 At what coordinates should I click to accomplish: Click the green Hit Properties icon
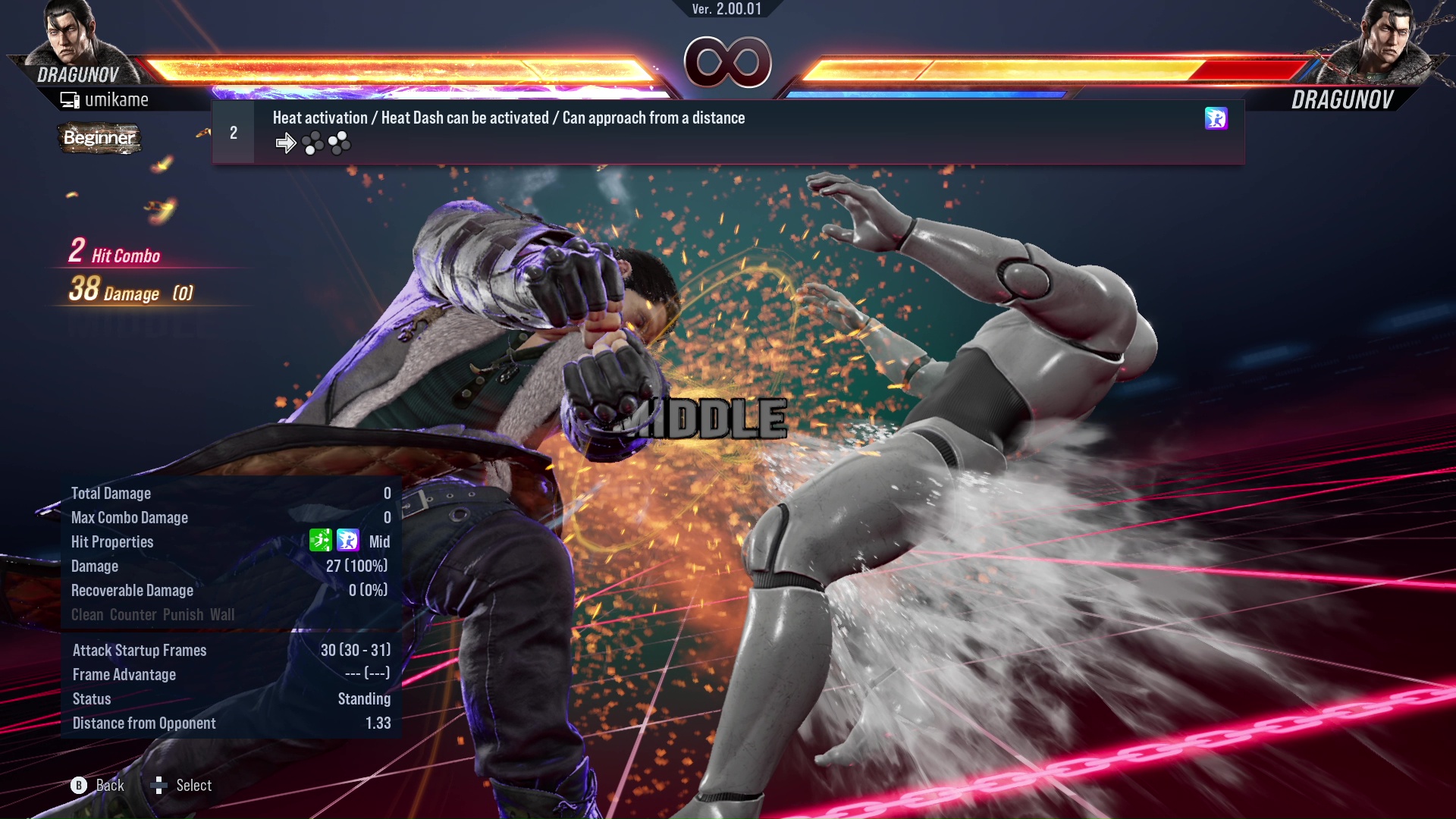(x=321, y=541)
